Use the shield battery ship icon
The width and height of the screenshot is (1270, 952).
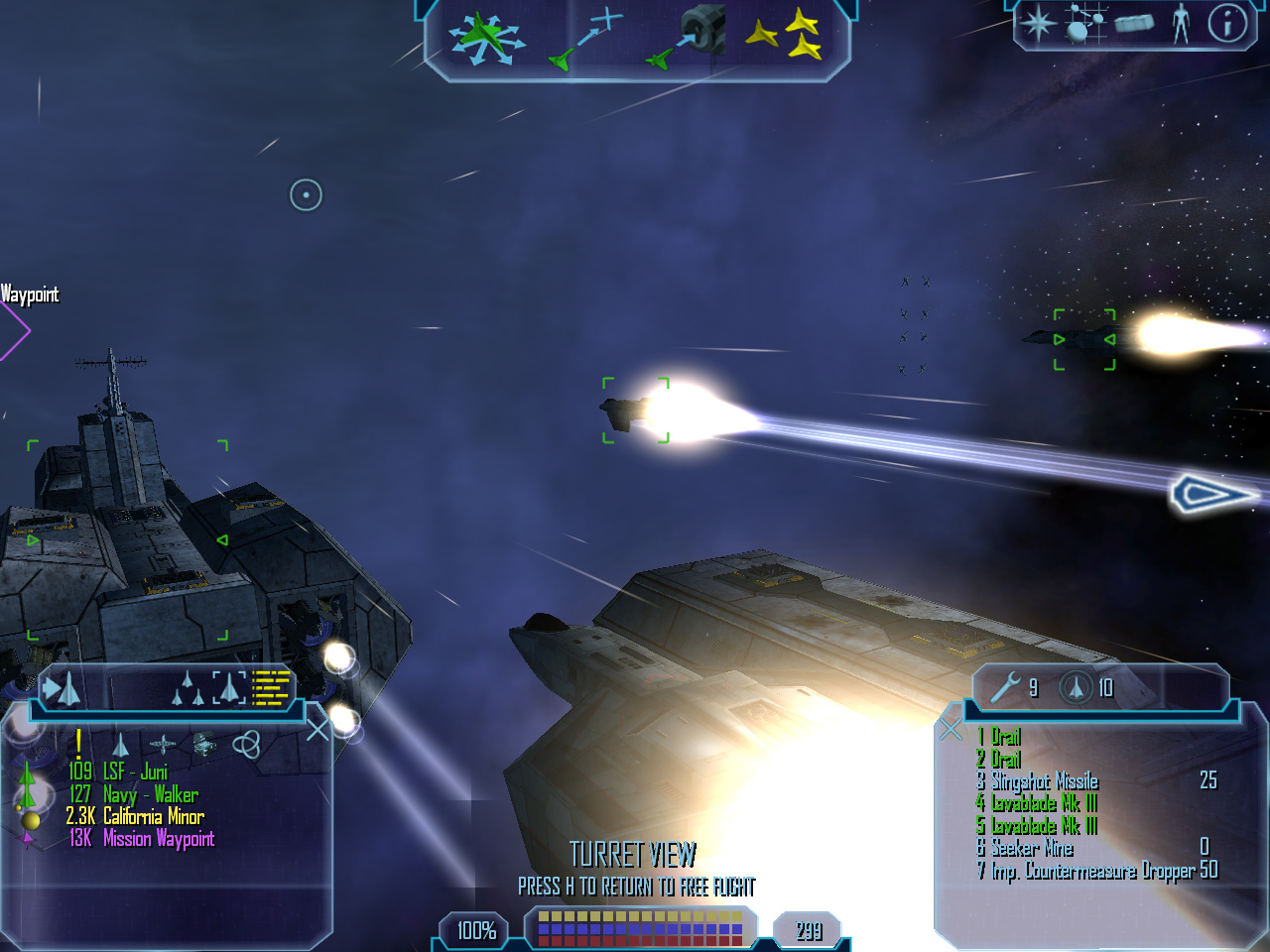click(1076, 686)
